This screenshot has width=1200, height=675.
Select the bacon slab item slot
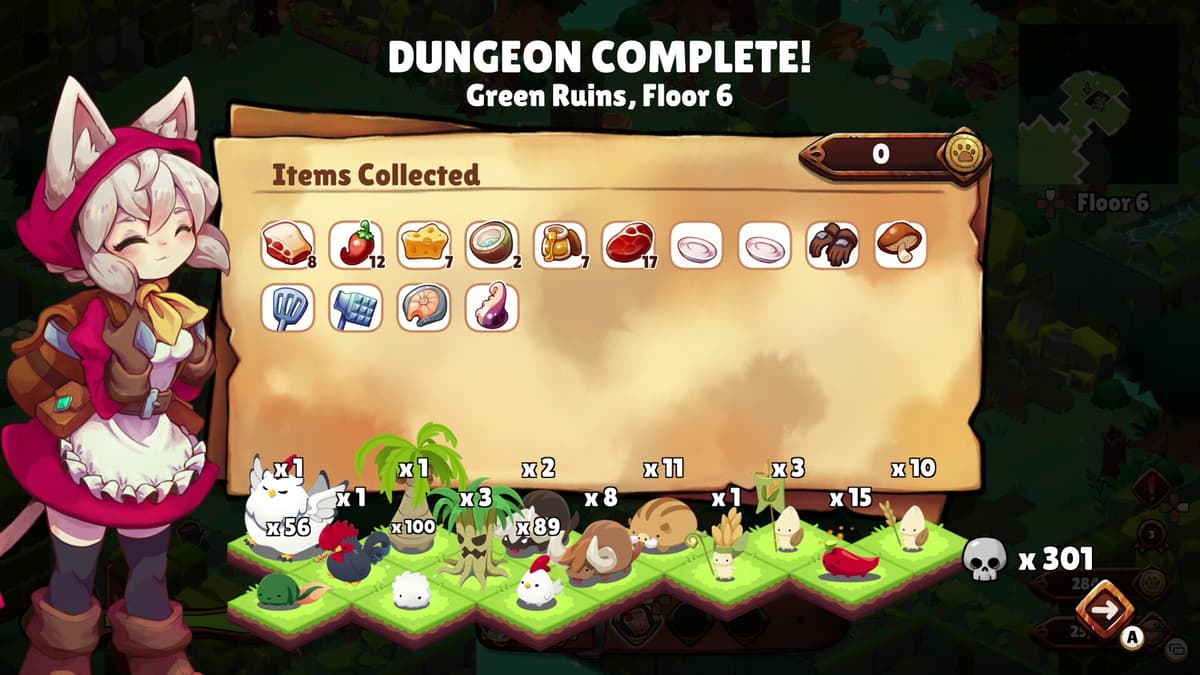288,245
